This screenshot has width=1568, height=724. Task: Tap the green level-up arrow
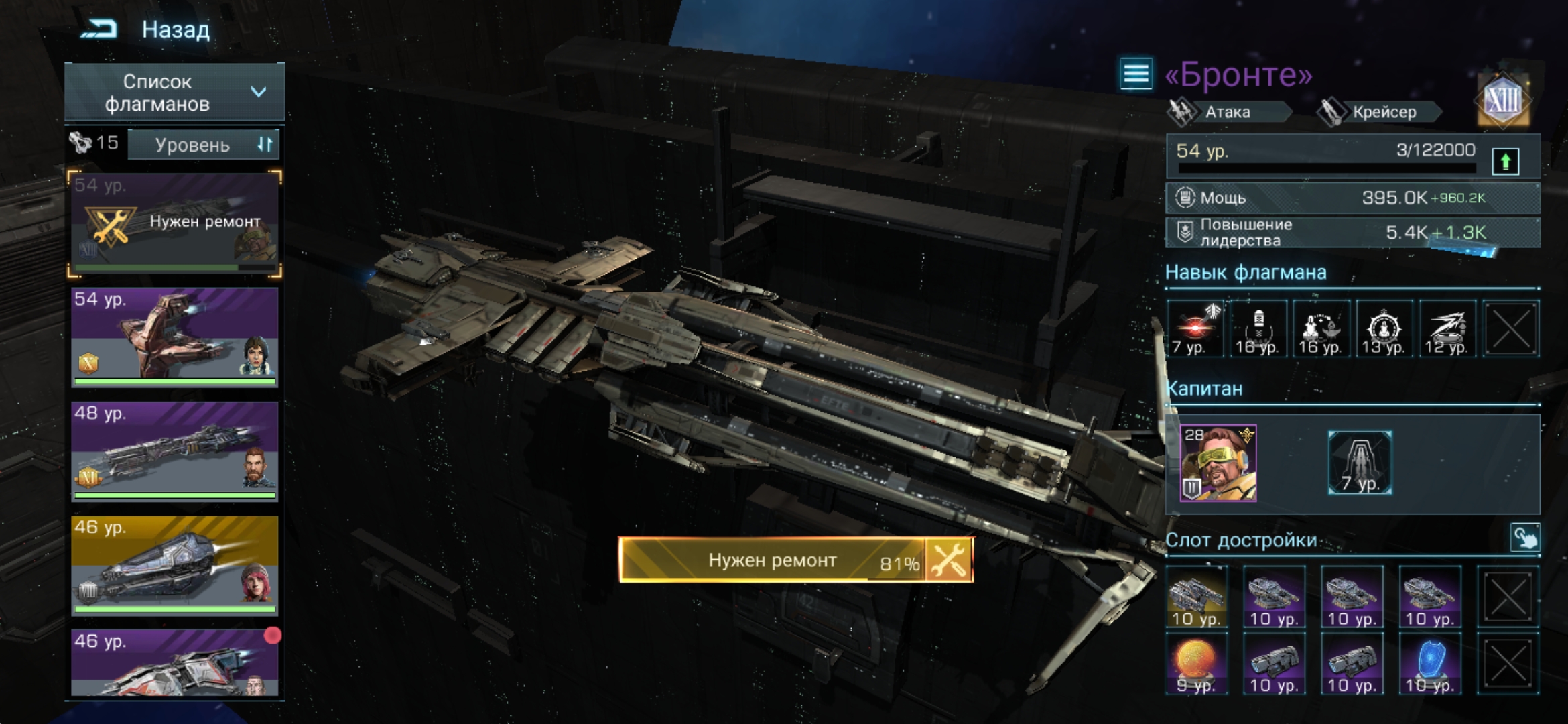pyautogui.click(x=1505, y=161)
